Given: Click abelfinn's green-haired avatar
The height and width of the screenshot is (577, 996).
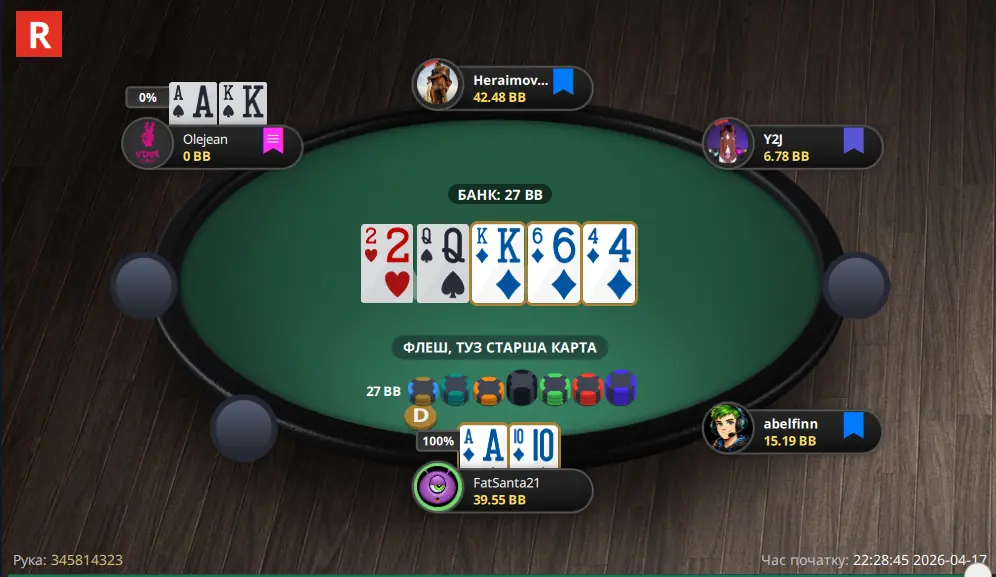Looking at the screenshot, I should (727, 428).
